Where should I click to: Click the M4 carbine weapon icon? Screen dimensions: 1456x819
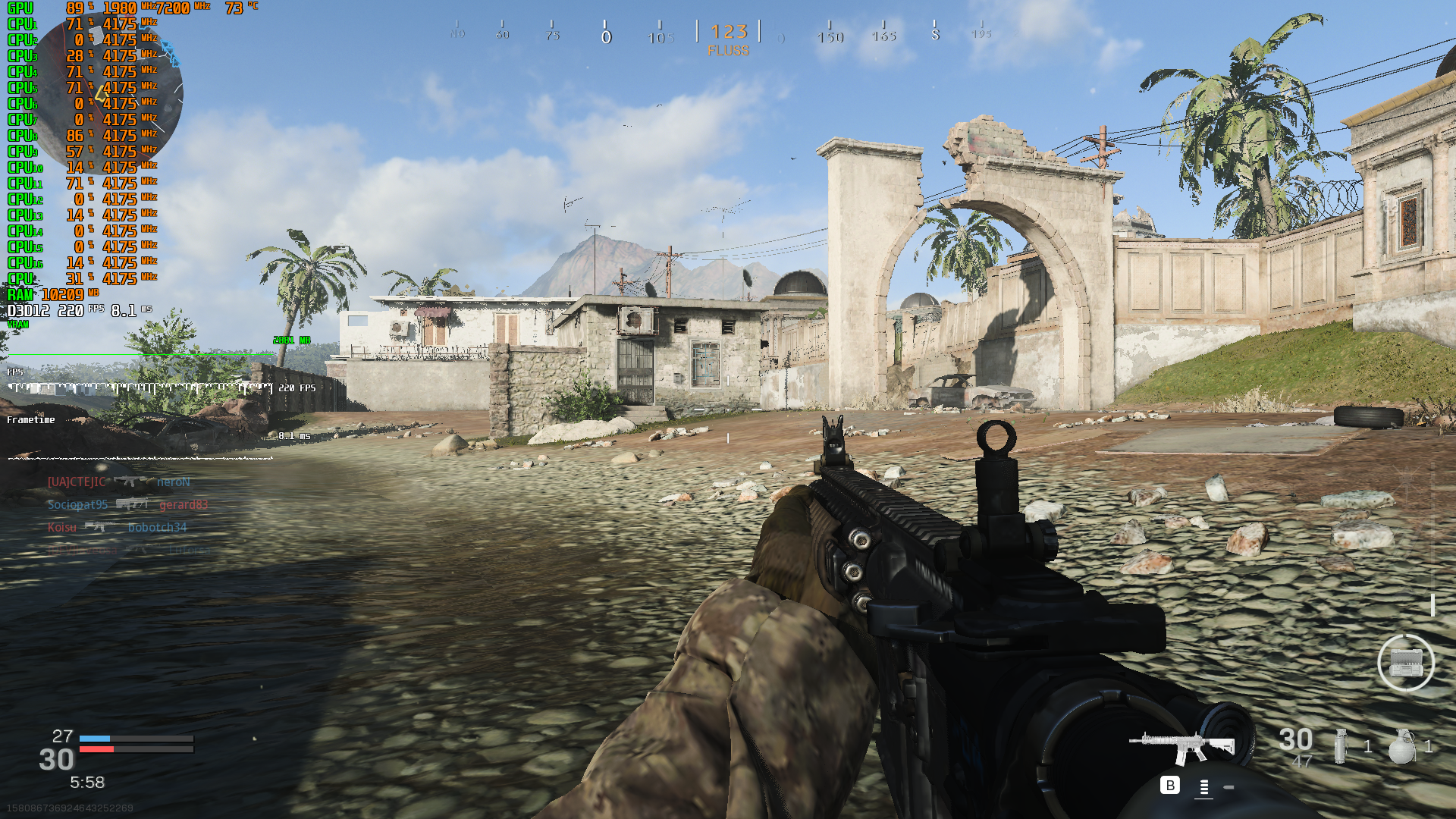coord(1183,745)
